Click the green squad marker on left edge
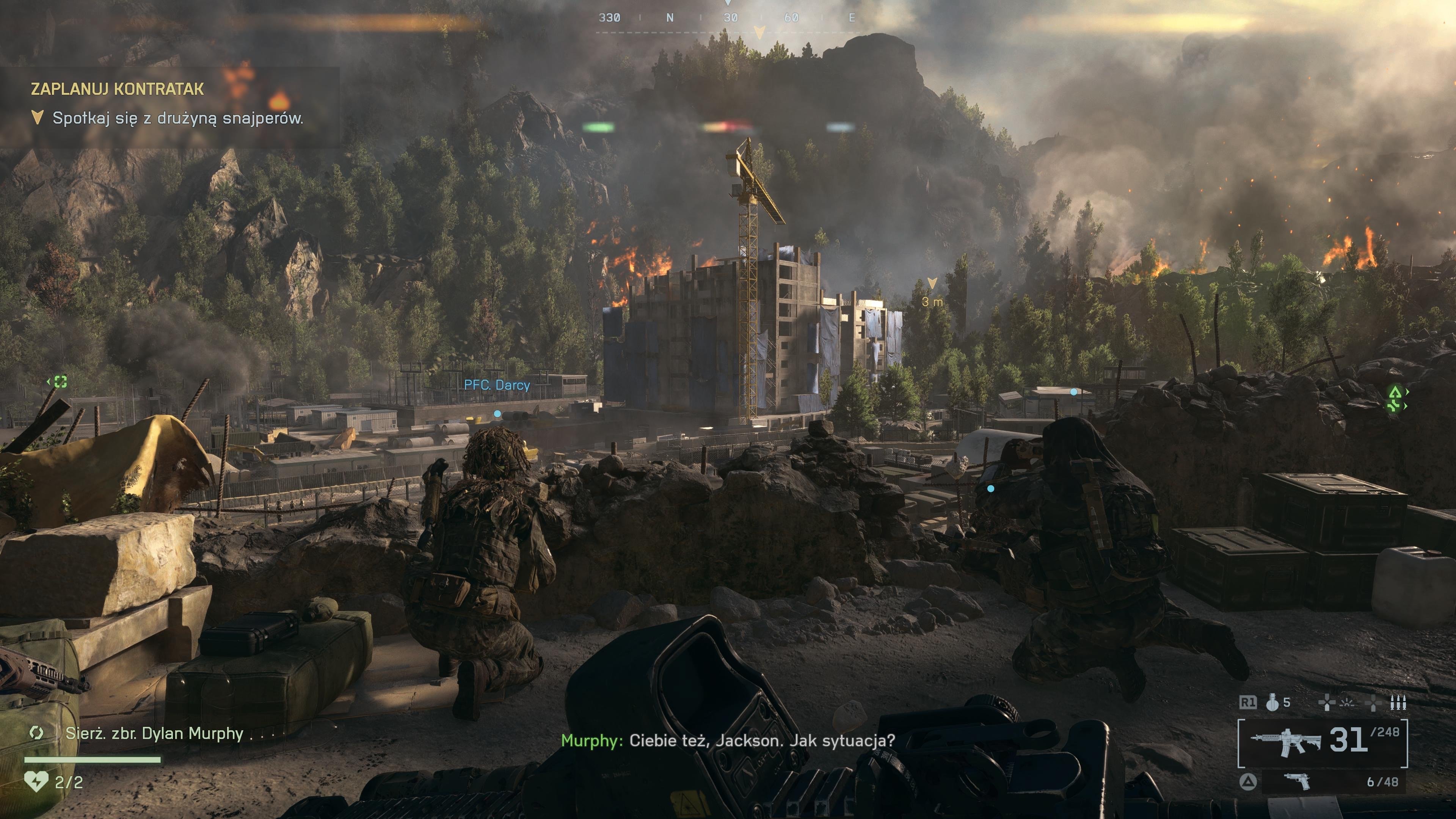 coord(59,382)
